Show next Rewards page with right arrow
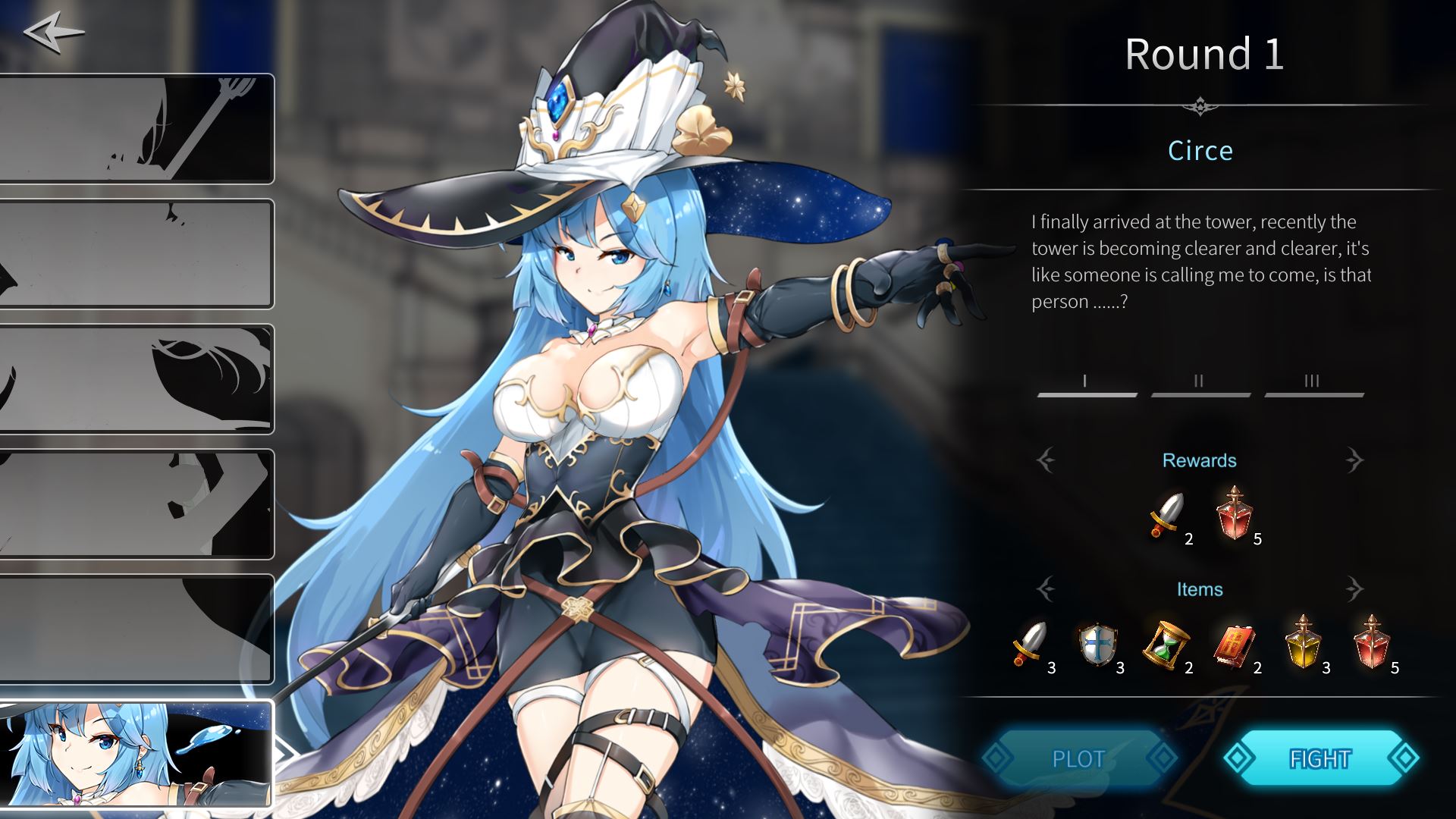Viewport: 1456px width, 819px height. pos(1354,460)
